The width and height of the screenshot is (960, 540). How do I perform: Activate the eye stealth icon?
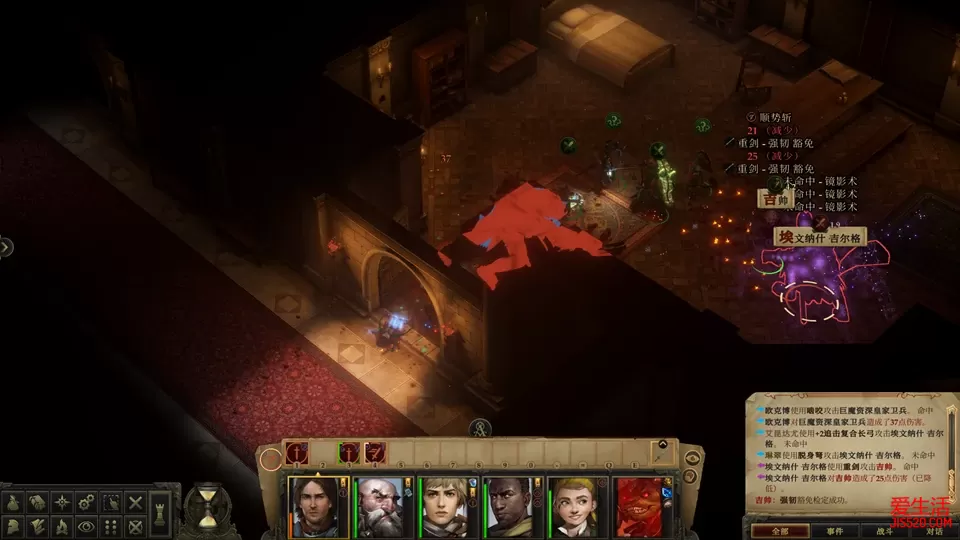pos(87,525)
